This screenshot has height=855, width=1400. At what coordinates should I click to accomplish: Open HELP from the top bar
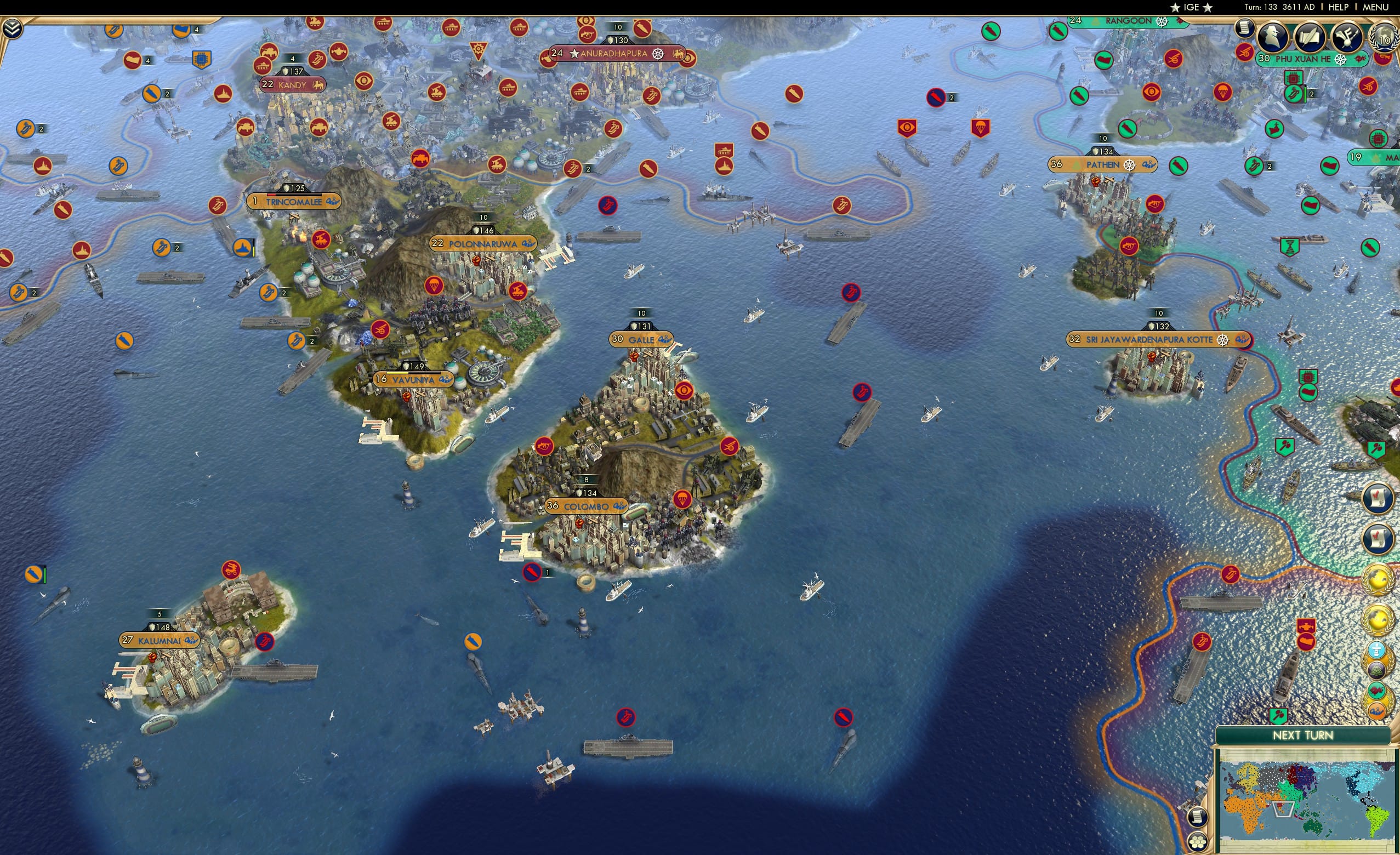[x=1339, y=7]
